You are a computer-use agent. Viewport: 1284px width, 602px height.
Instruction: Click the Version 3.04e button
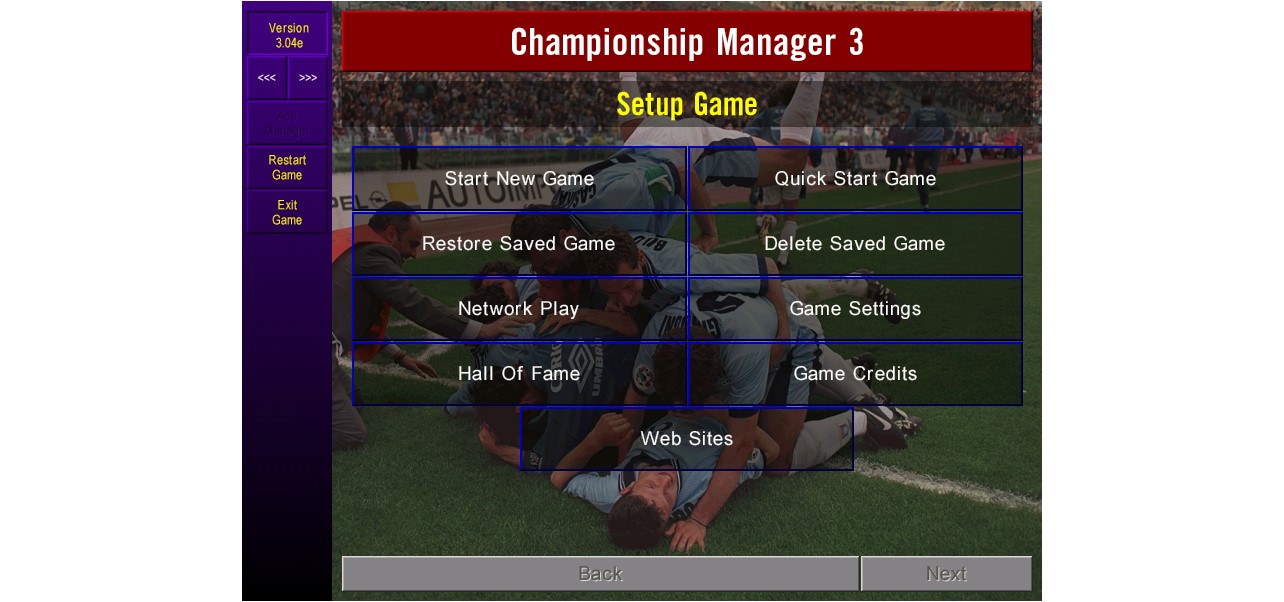(x=288, y=35)
